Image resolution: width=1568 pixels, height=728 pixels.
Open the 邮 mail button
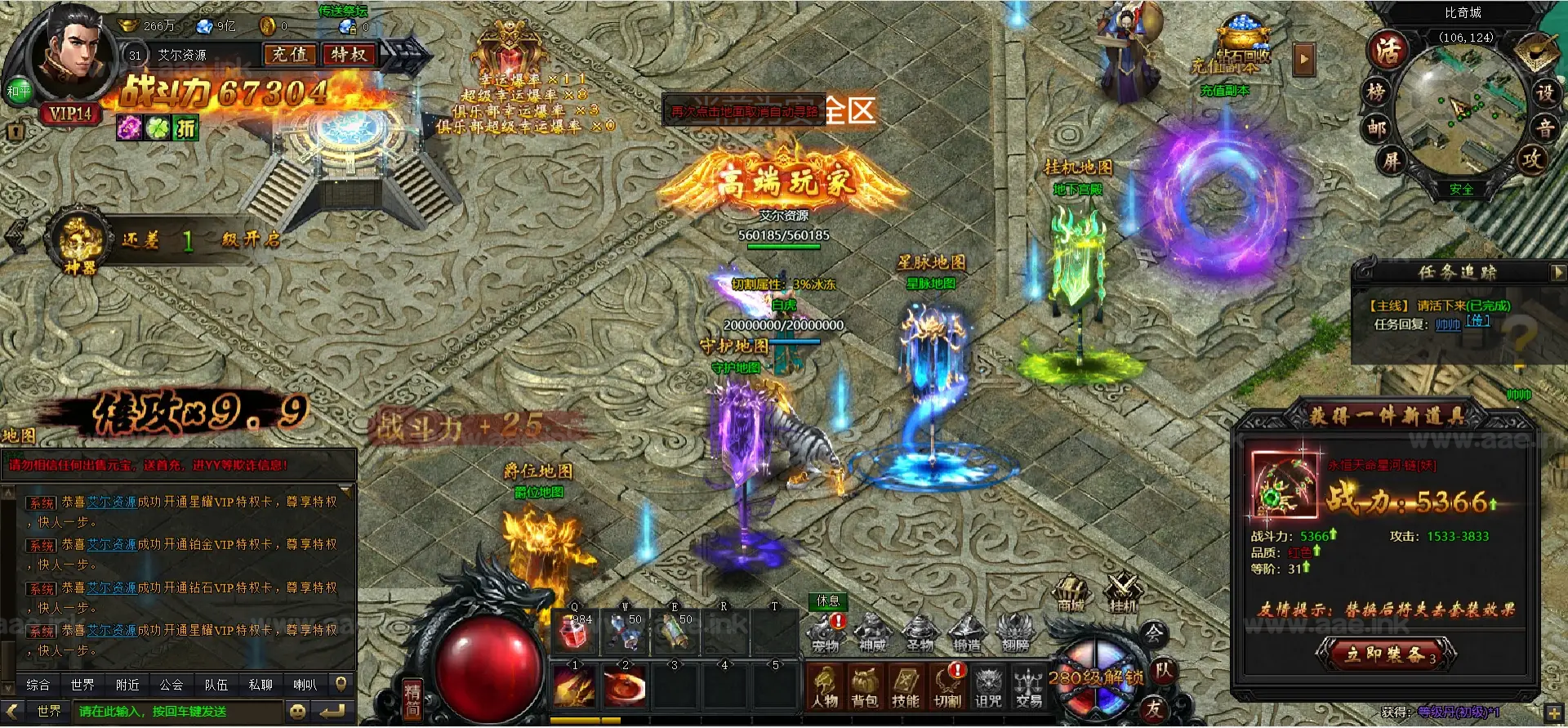click(1377, 128)
